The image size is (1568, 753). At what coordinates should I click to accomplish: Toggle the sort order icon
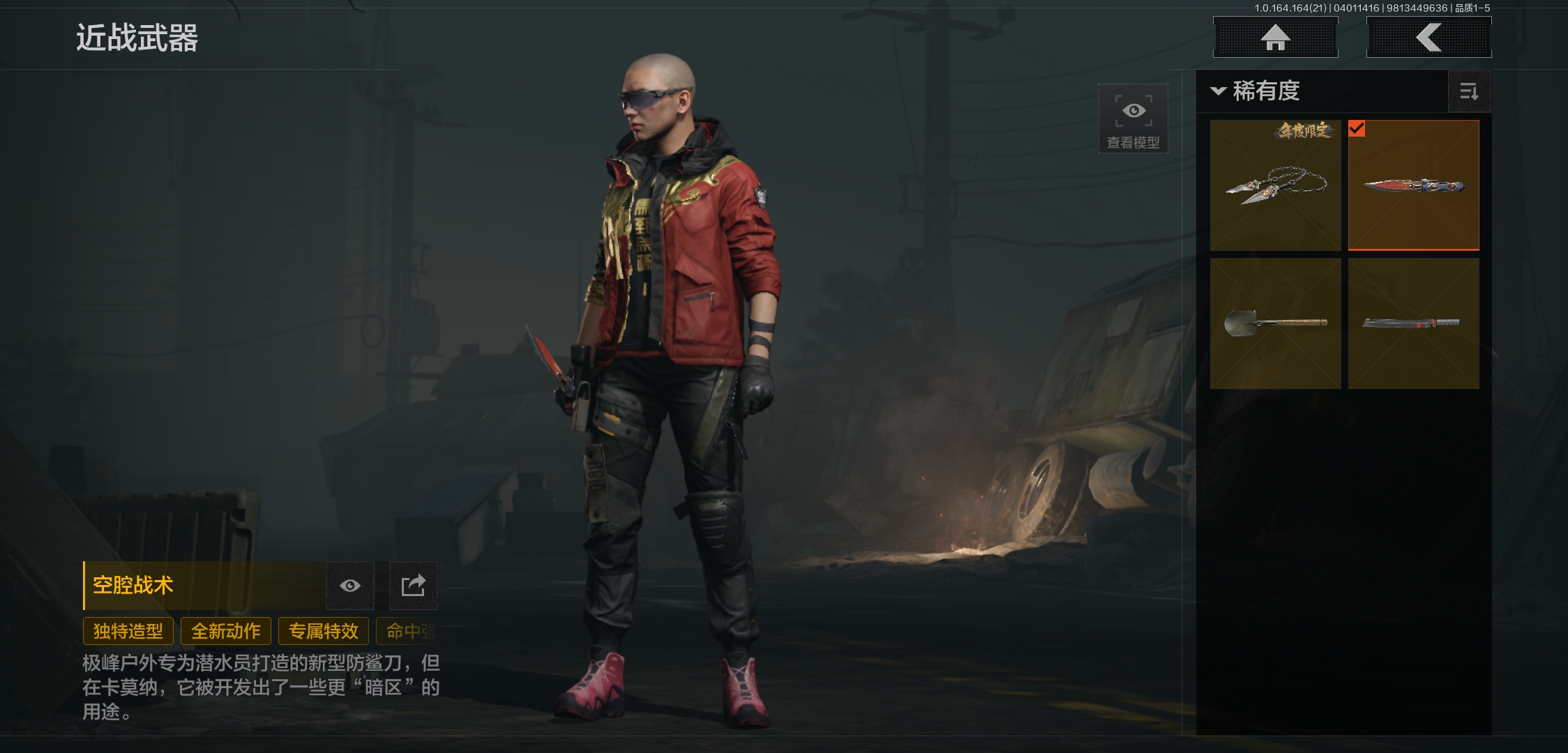click(x=1469, y=91)
